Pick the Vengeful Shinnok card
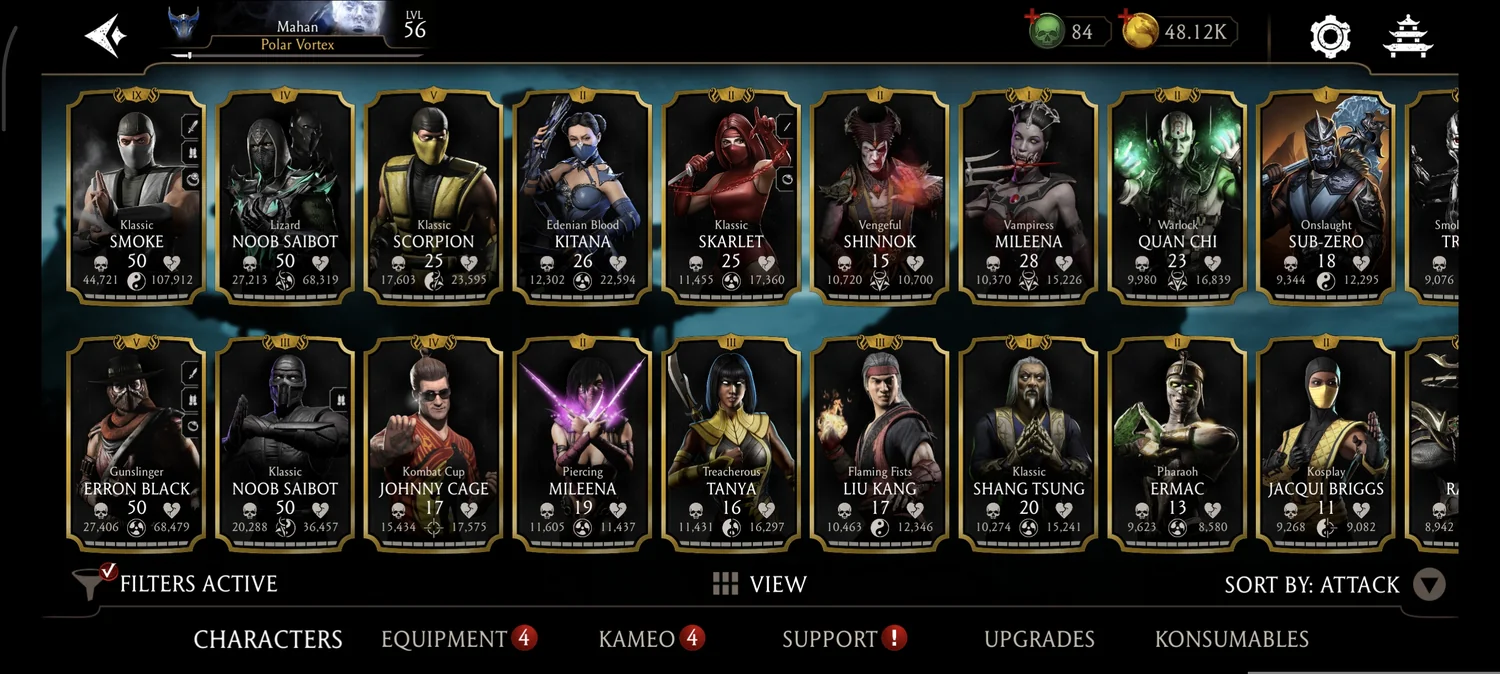The width and height of the screenshot is (1500, 674). pos(880,195)
